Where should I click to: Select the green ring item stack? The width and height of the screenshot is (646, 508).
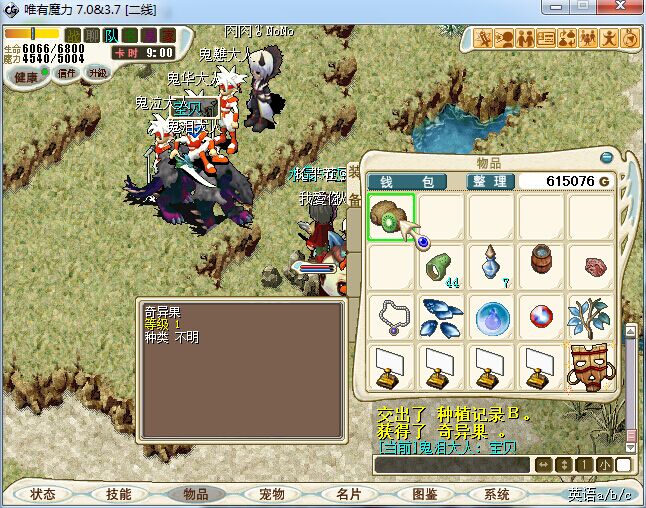(x=440, y=267)
